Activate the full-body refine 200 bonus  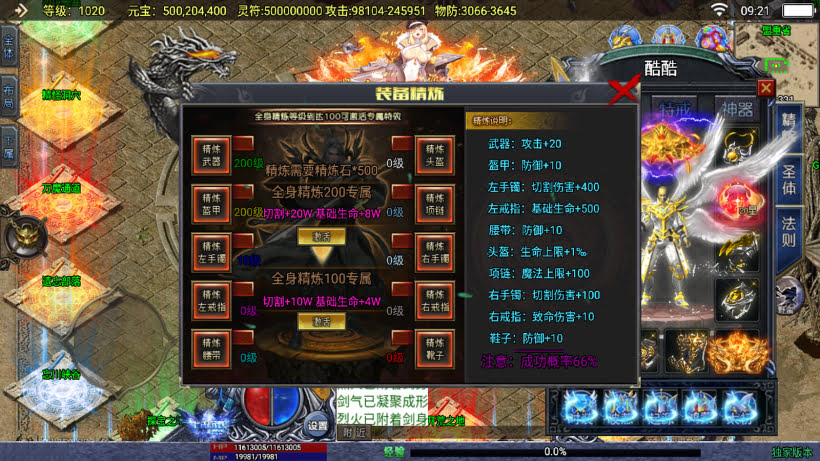pyautogui.click(x=322, y=237)
